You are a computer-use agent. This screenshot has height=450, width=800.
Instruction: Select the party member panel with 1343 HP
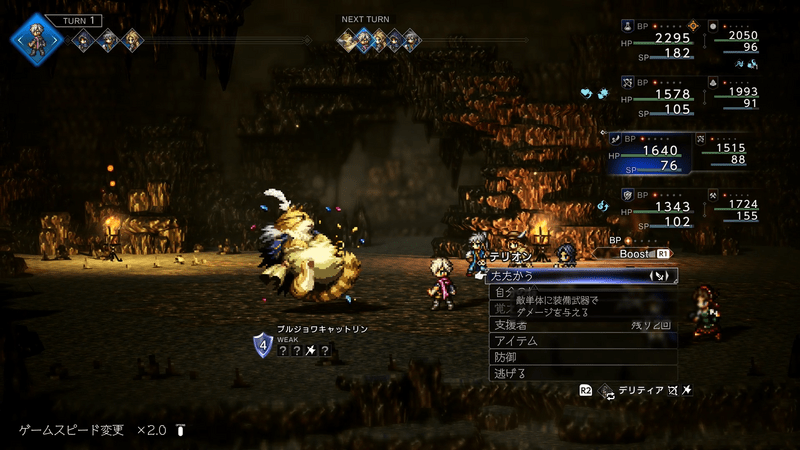pyautogui.click(x=661, y=208)
